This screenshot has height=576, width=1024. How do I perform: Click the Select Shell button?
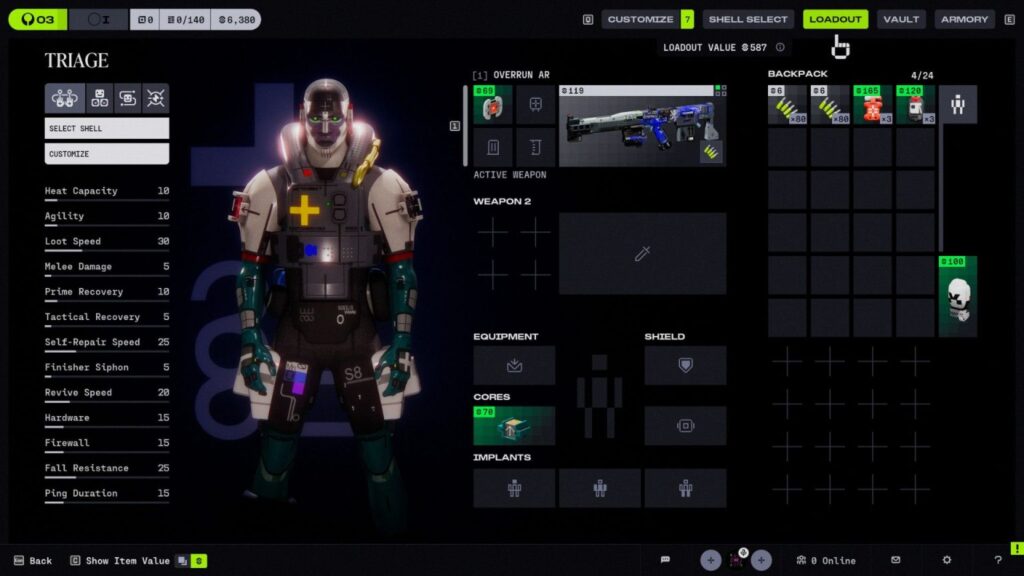[x=107, y=128]
